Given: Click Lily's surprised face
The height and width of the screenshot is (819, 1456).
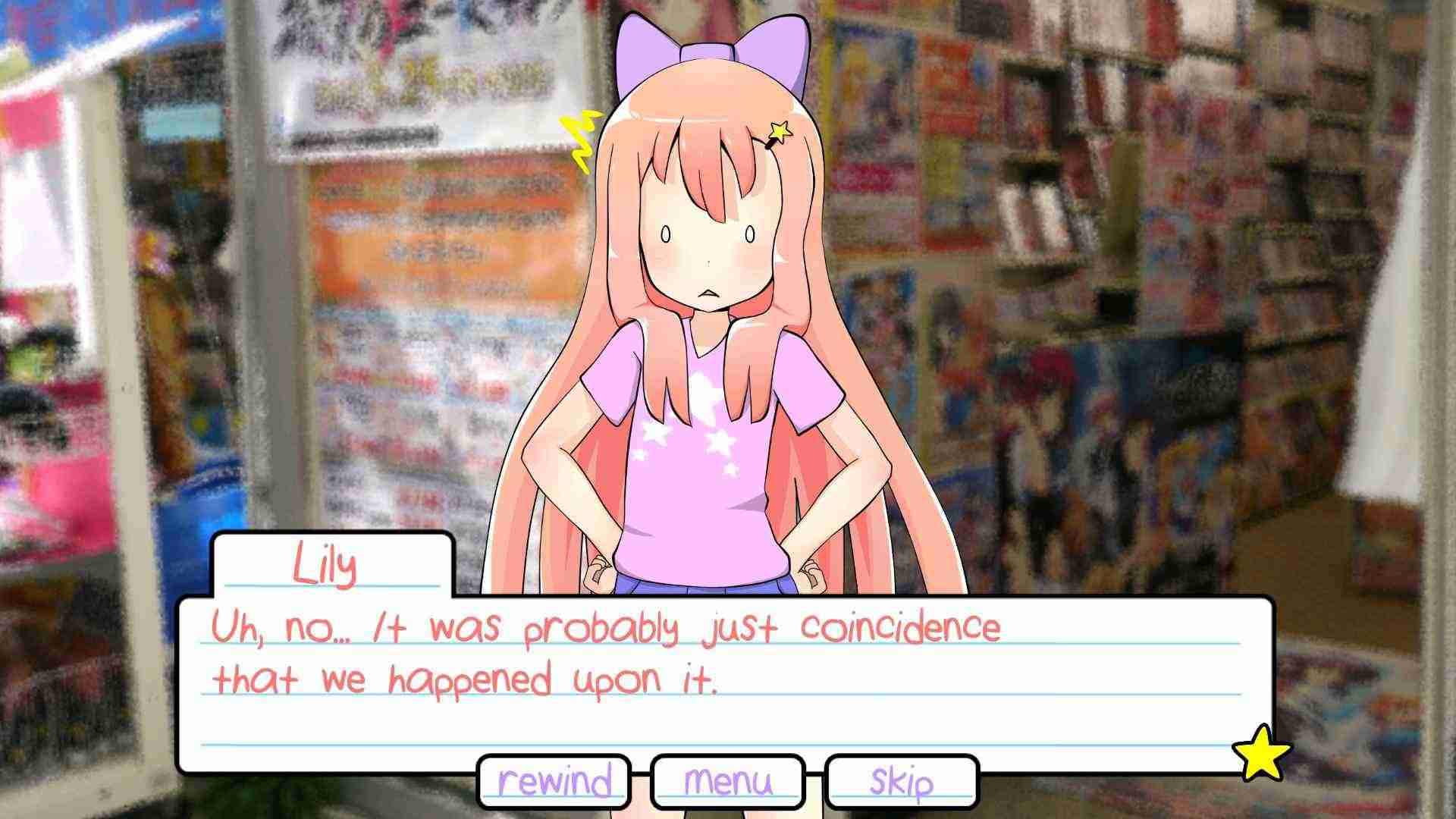Looking at the screenshot, I should click(709, 250).
